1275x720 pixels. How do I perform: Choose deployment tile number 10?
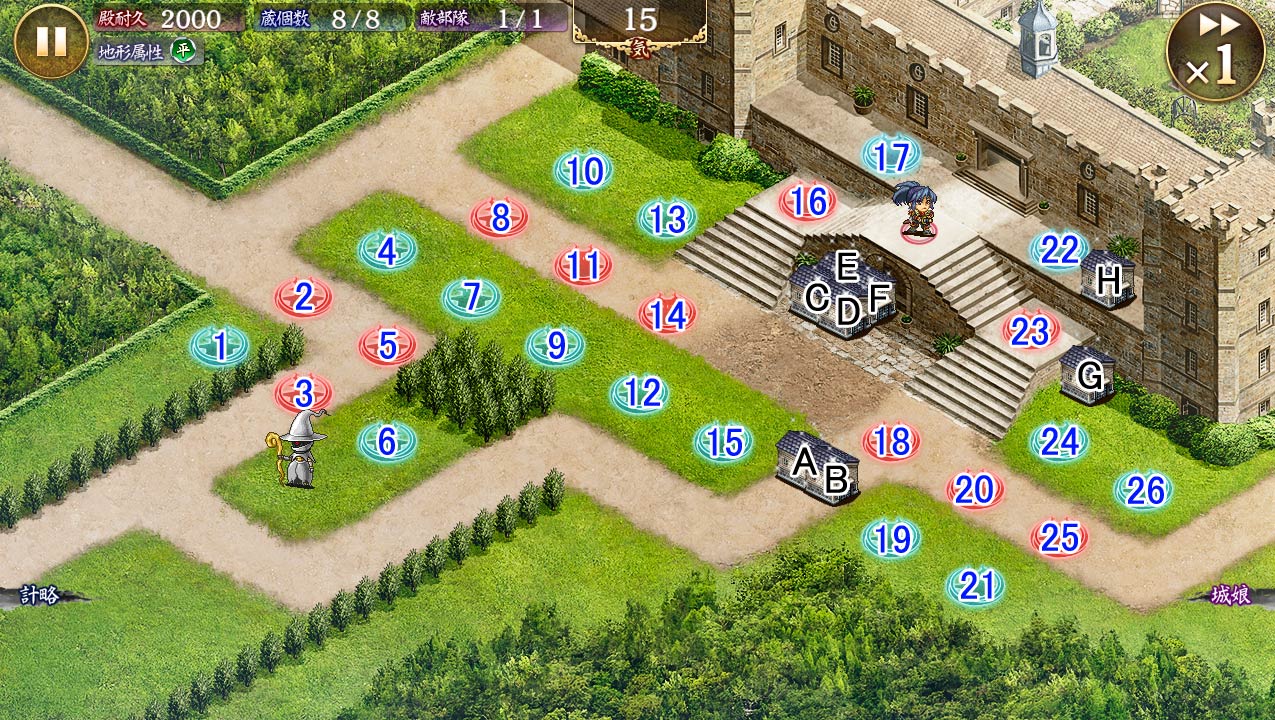[583, 172]
